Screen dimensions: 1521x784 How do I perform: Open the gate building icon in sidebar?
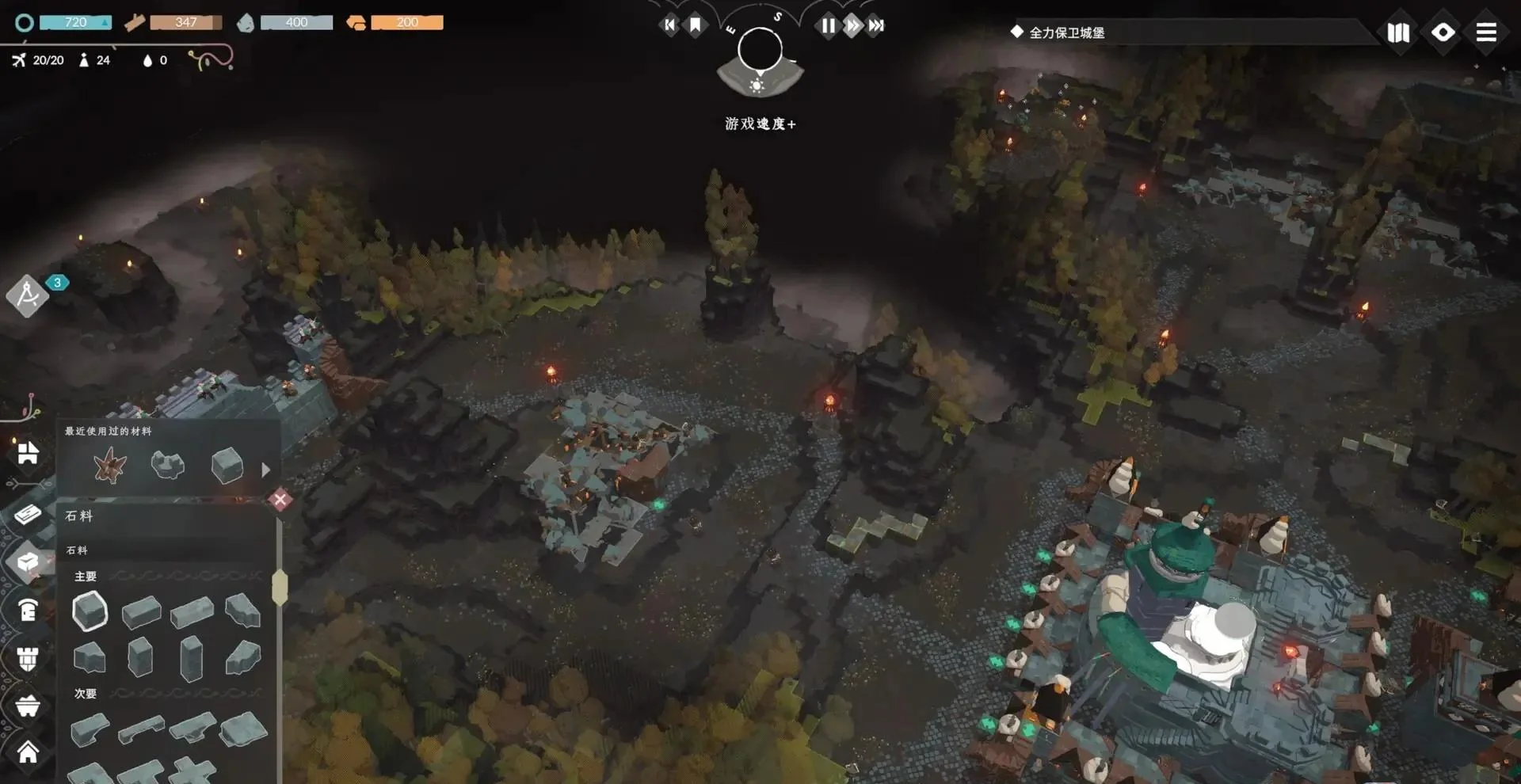coord(28,611)
